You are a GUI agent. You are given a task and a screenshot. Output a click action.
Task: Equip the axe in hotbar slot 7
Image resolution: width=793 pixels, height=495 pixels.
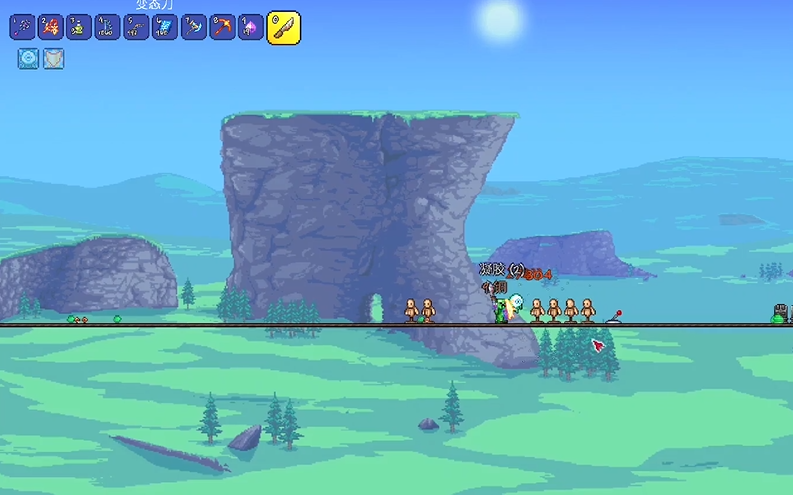pos(194,27)
